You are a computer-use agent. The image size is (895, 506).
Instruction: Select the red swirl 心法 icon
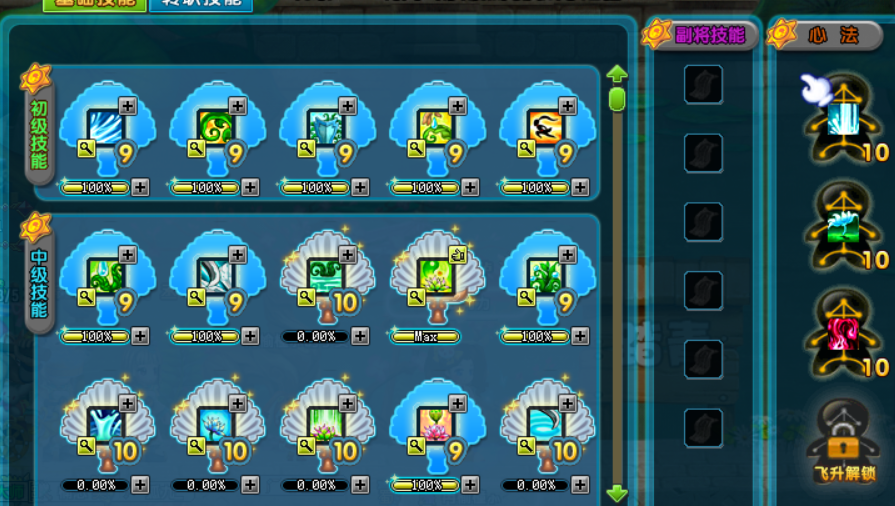coord(843,335)
